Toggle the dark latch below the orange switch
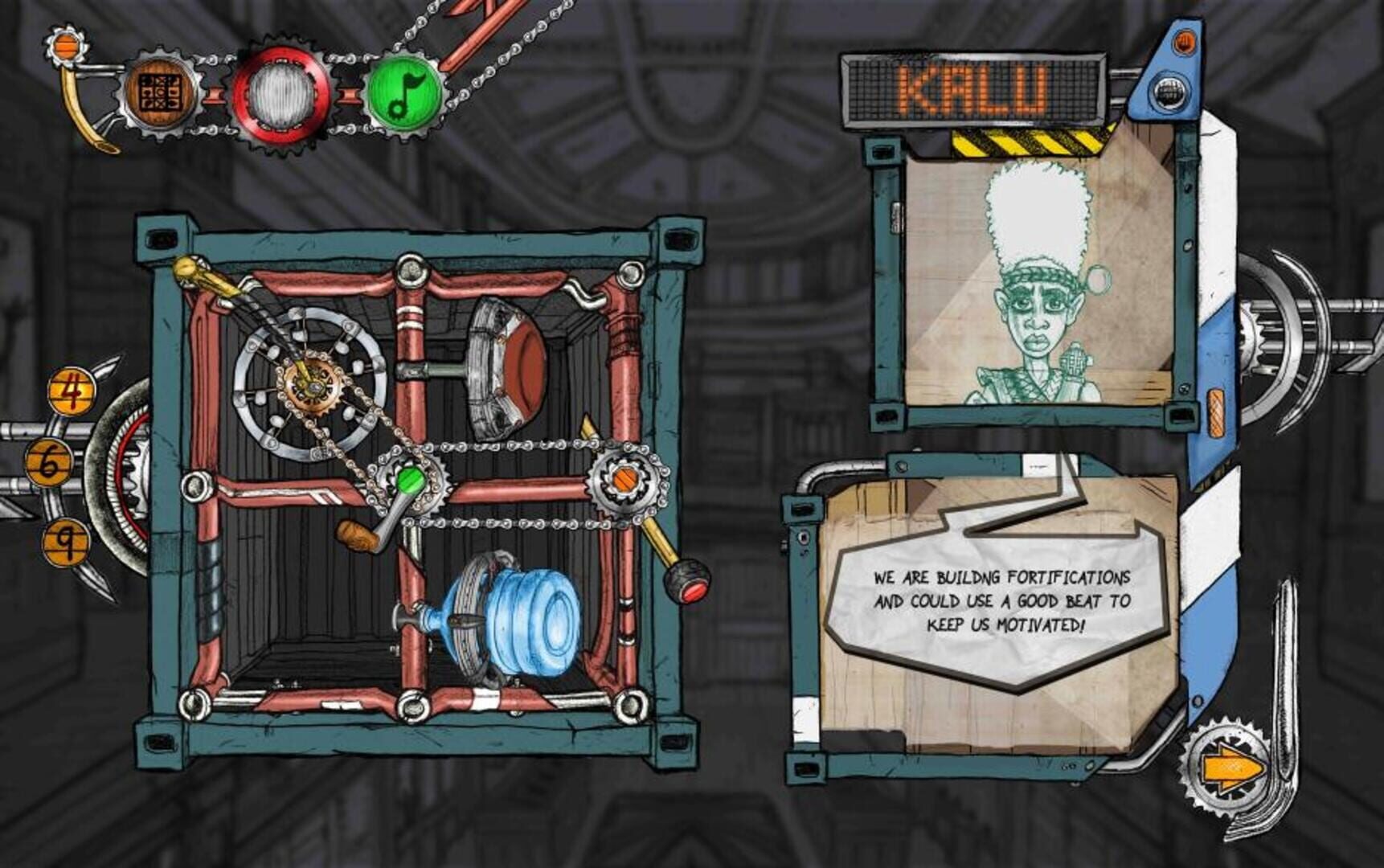 click(1181, 416)
